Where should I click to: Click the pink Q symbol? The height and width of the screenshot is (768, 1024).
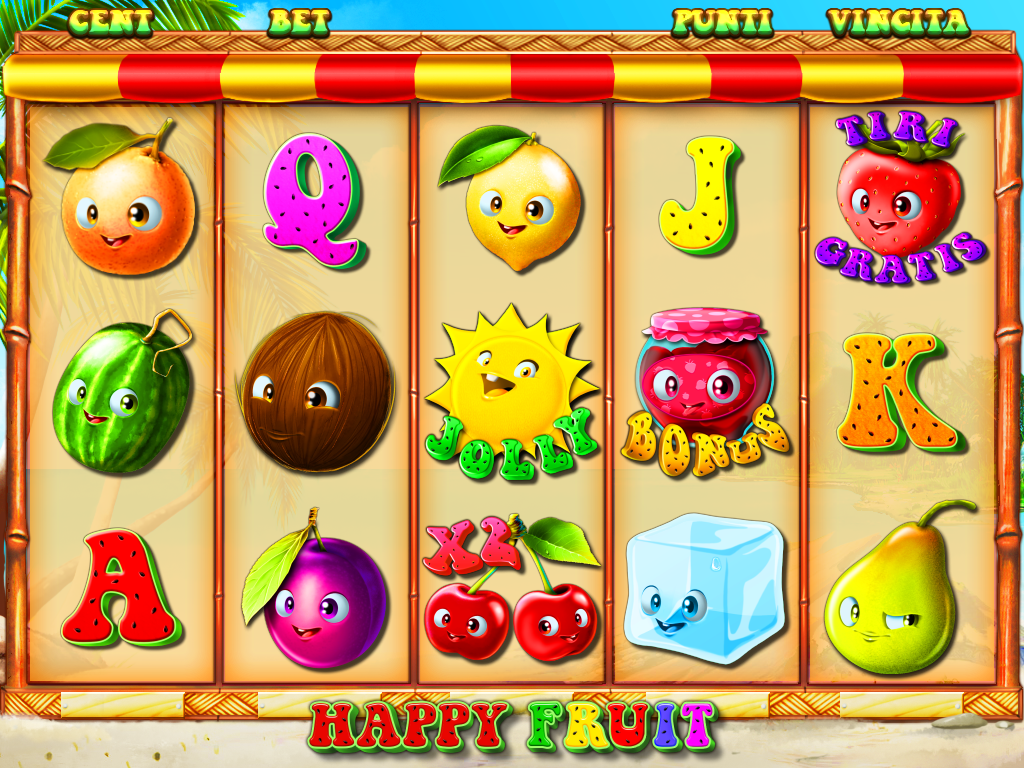point(313,202)
